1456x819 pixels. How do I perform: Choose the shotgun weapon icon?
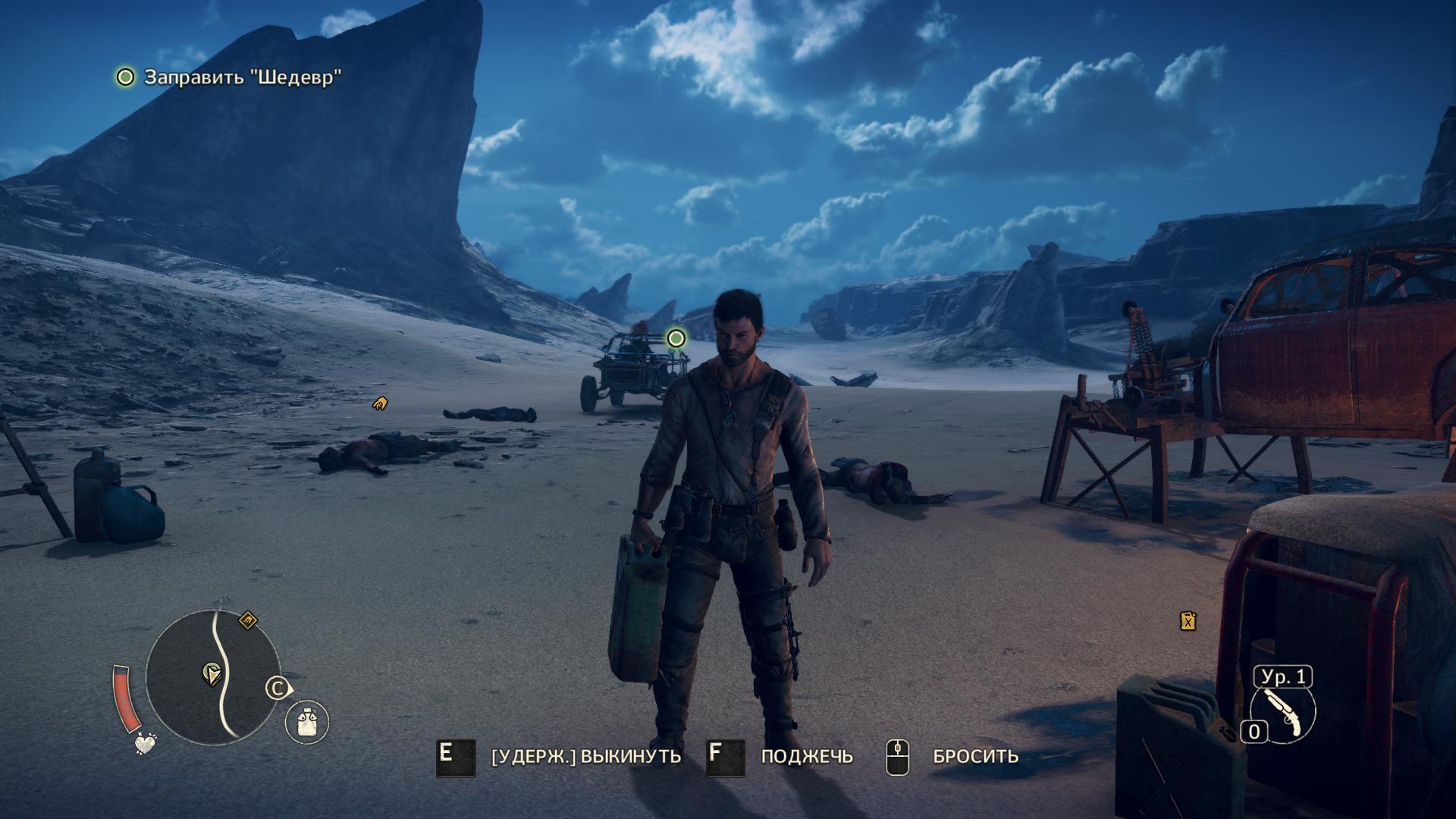click(1282, 714)
